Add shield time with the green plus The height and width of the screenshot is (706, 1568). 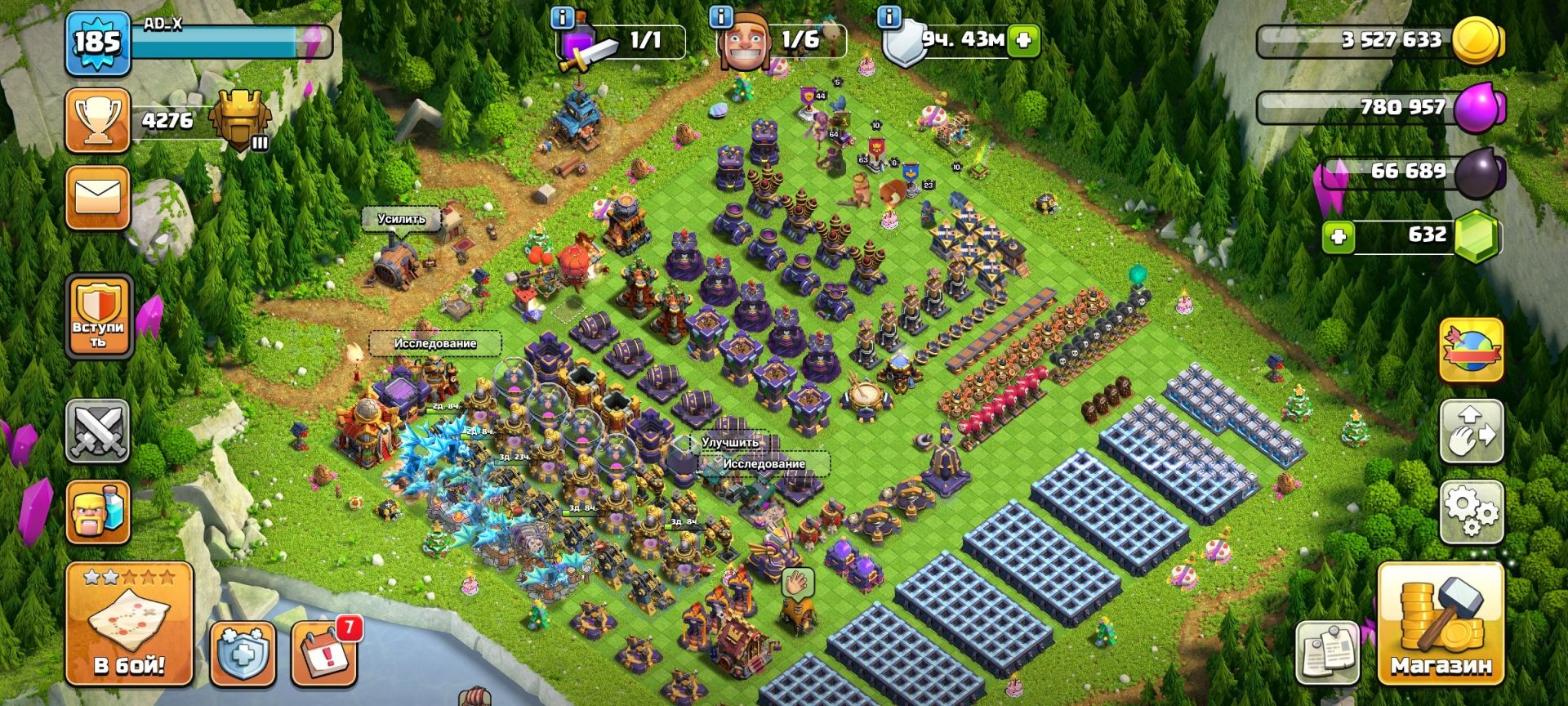point(1022,40)
